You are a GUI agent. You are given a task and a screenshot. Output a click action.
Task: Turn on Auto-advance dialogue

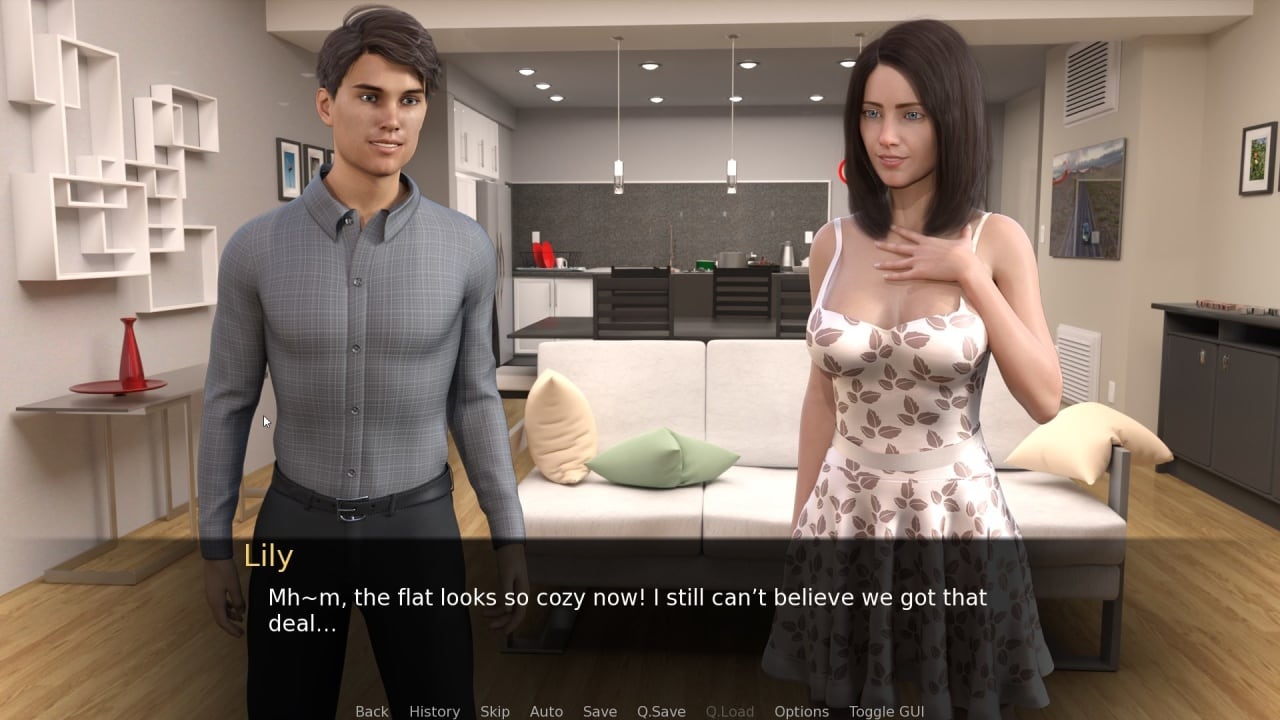coord(546,711)
